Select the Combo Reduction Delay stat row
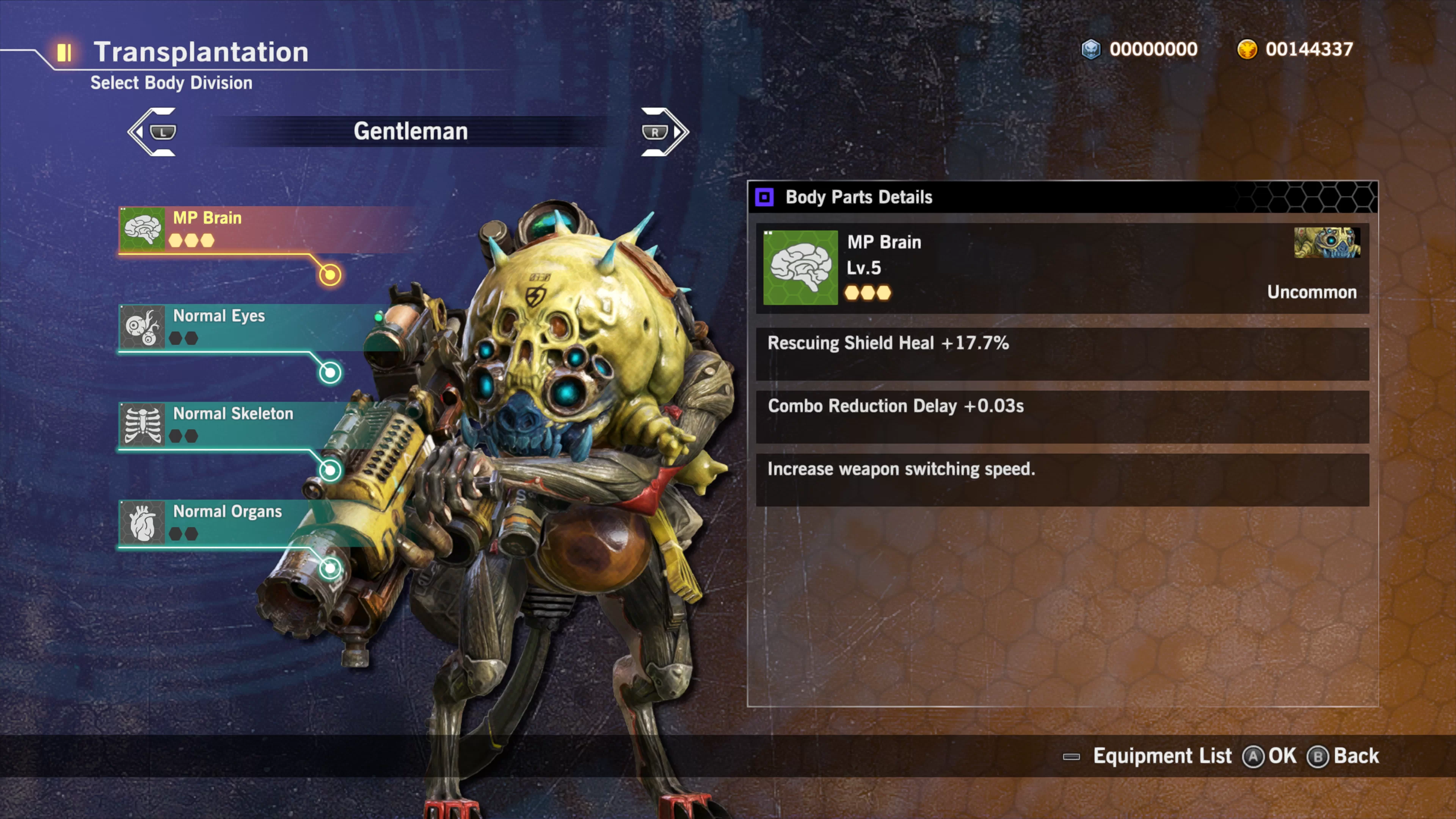Viewport: 1456px width, 819px height. [x=1062, y=416]
